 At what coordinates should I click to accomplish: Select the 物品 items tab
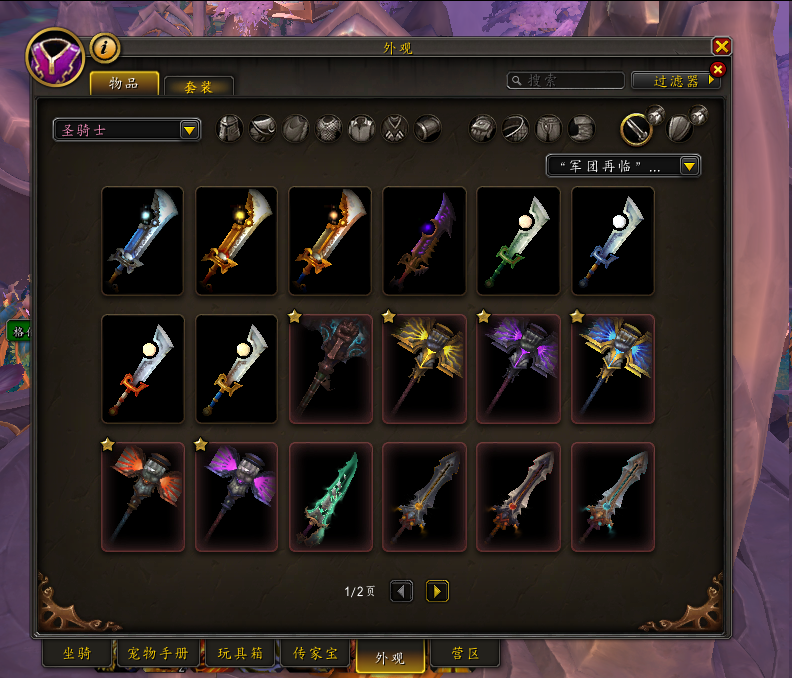click(124, 84)
